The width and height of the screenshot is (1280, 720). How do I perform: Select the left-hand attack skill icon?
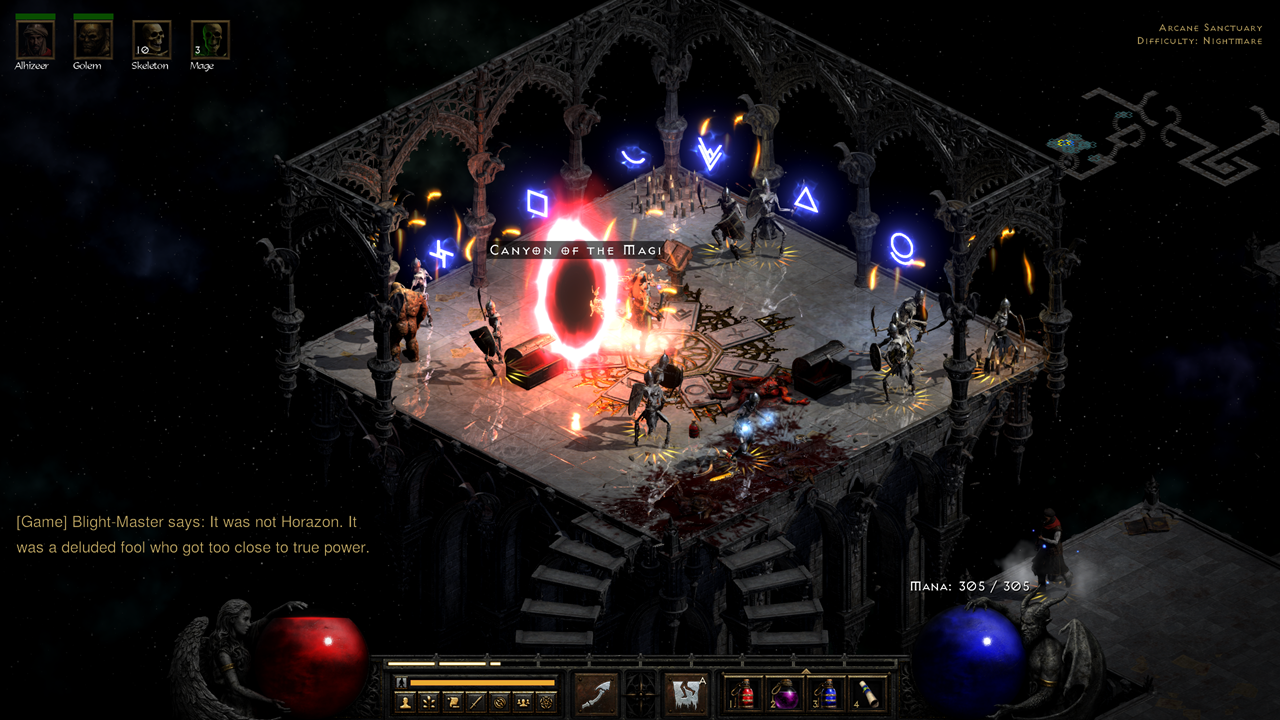[x=595, y=692]
